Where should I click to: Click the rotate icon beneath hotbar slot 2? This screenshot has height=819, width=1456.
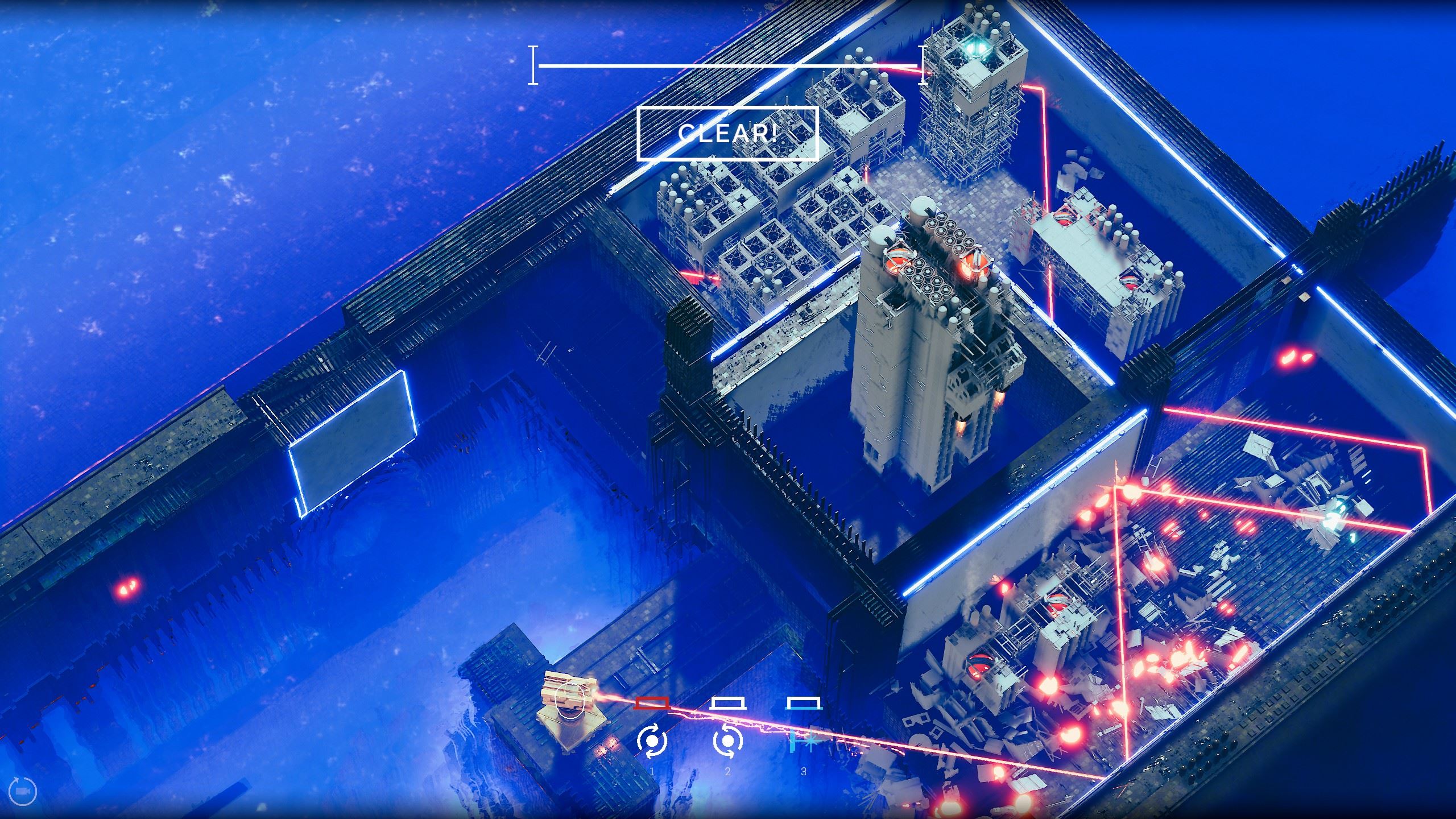pyautogui.click(x=729, y=742)
